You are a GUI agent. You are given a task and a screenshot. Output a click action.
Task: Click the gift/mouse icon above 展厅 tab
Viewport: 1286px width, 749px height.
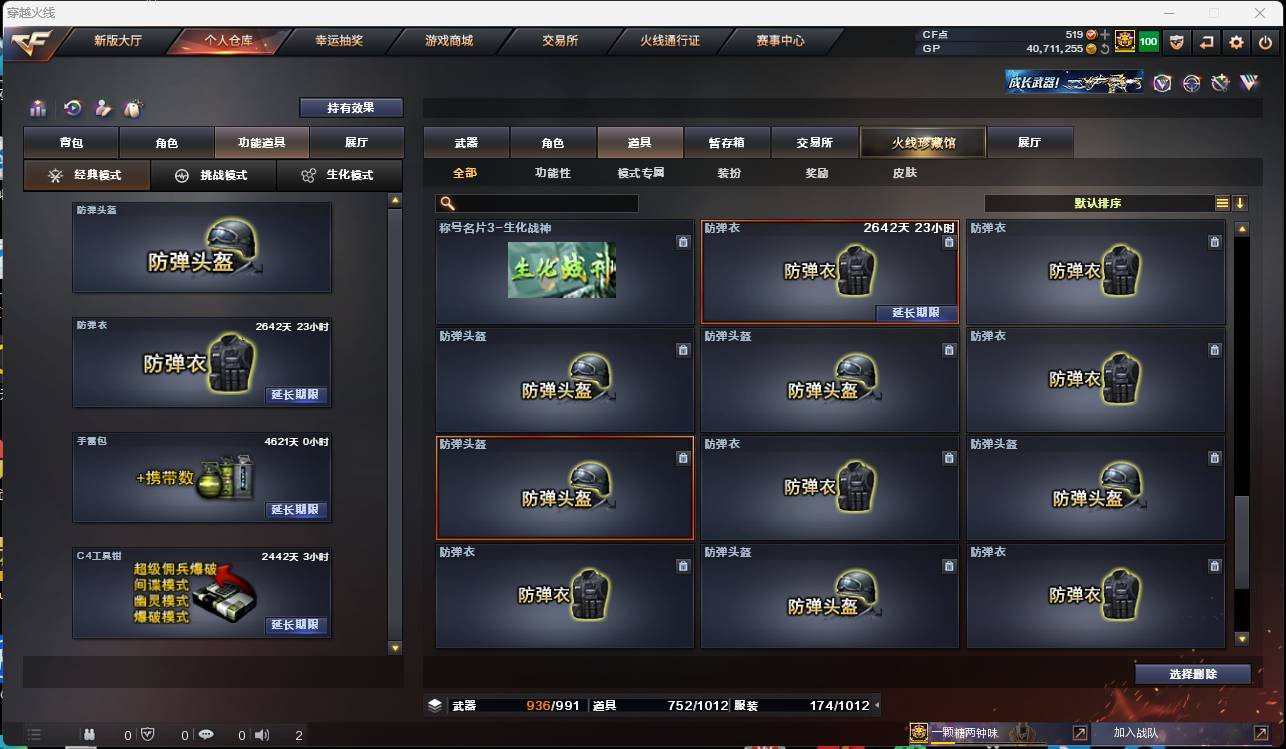point(133,107)
